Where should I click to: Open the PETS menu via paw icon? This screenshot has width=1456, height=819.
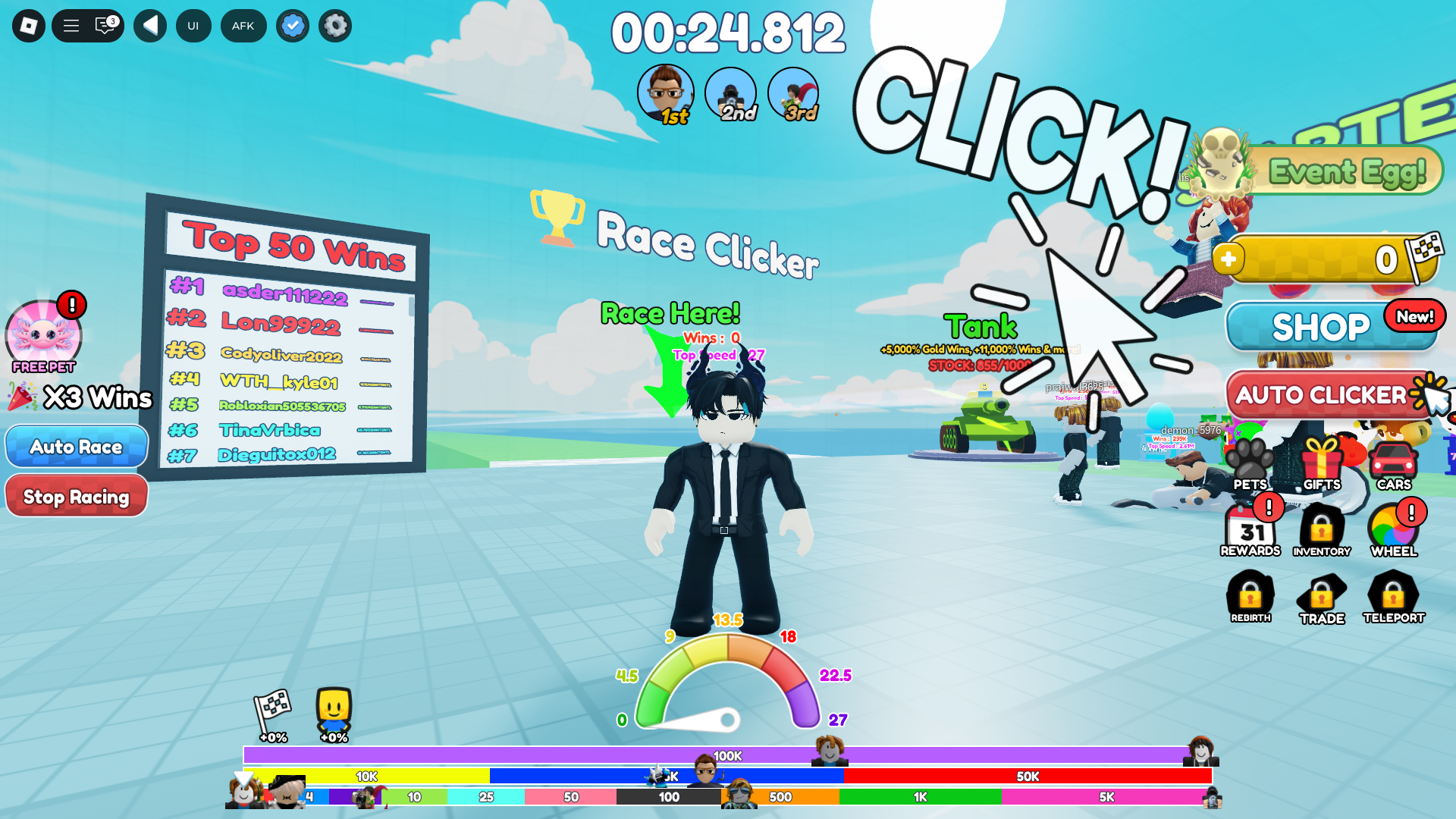click(x=1249, y=461)
